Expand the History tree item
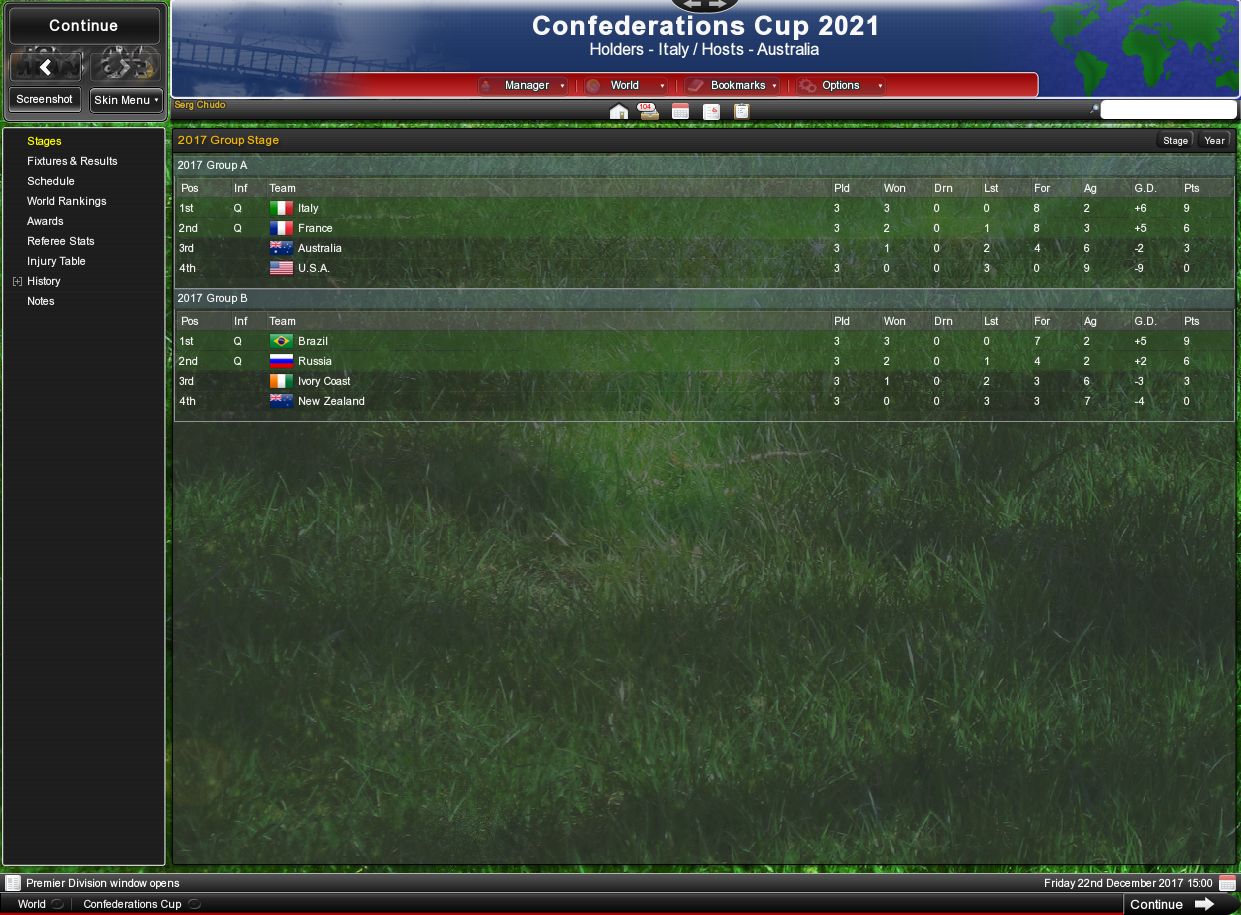 [17, 282]
